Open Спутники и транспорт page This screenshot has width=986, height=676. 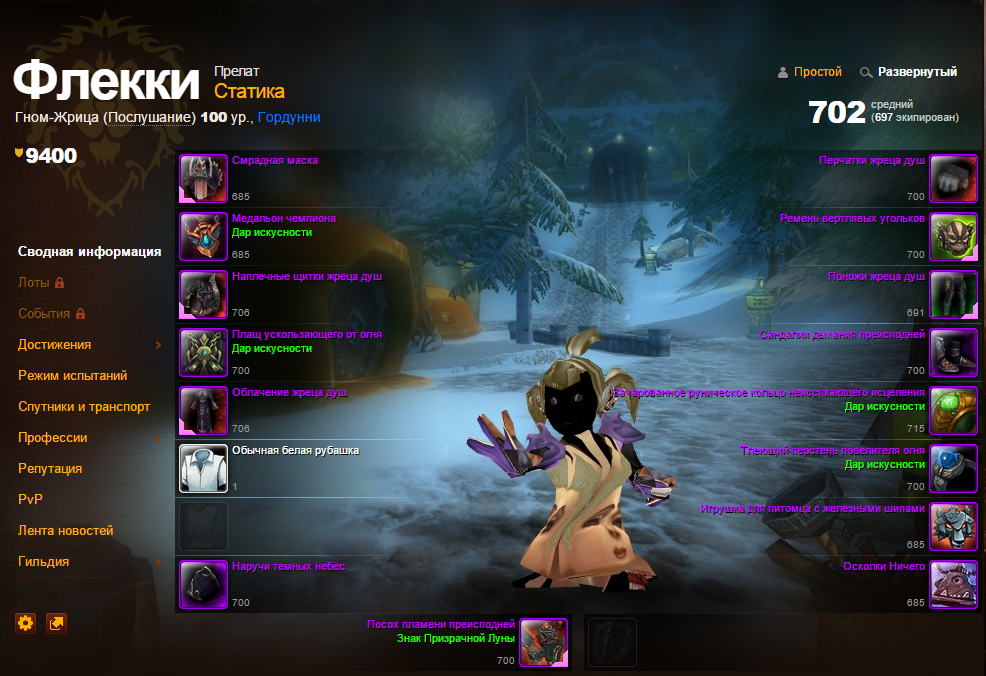pyautogui.click(x=84, y=407)
